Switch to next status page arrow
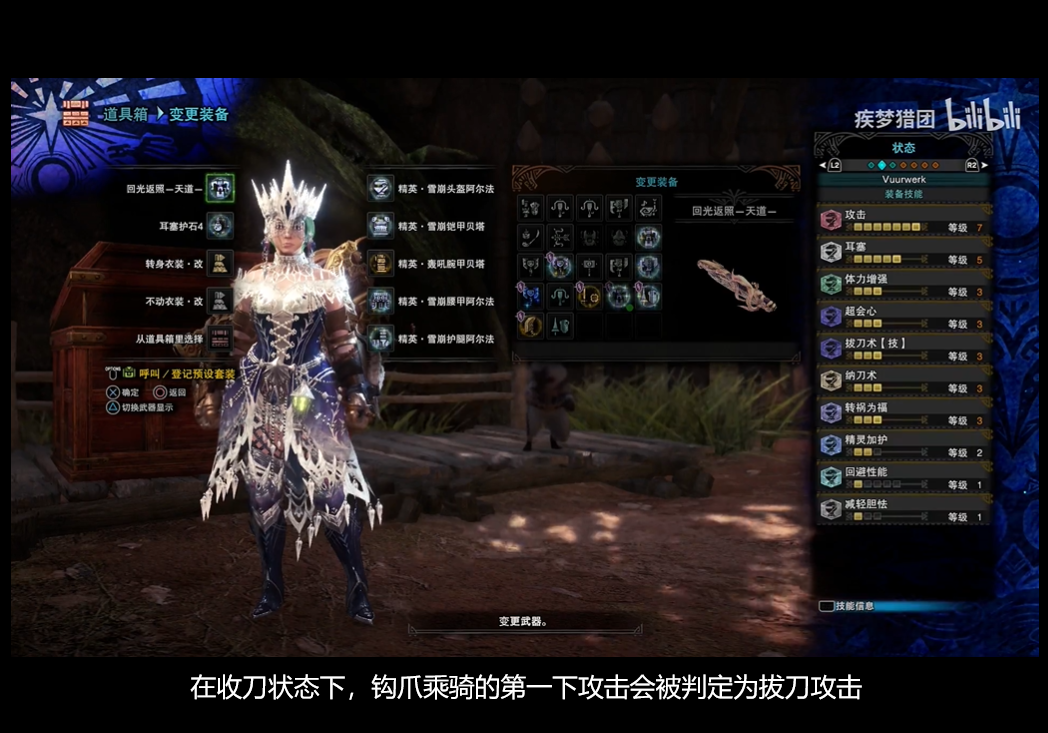The width and height of the screenshot is (1048, 733). (984, 165)
